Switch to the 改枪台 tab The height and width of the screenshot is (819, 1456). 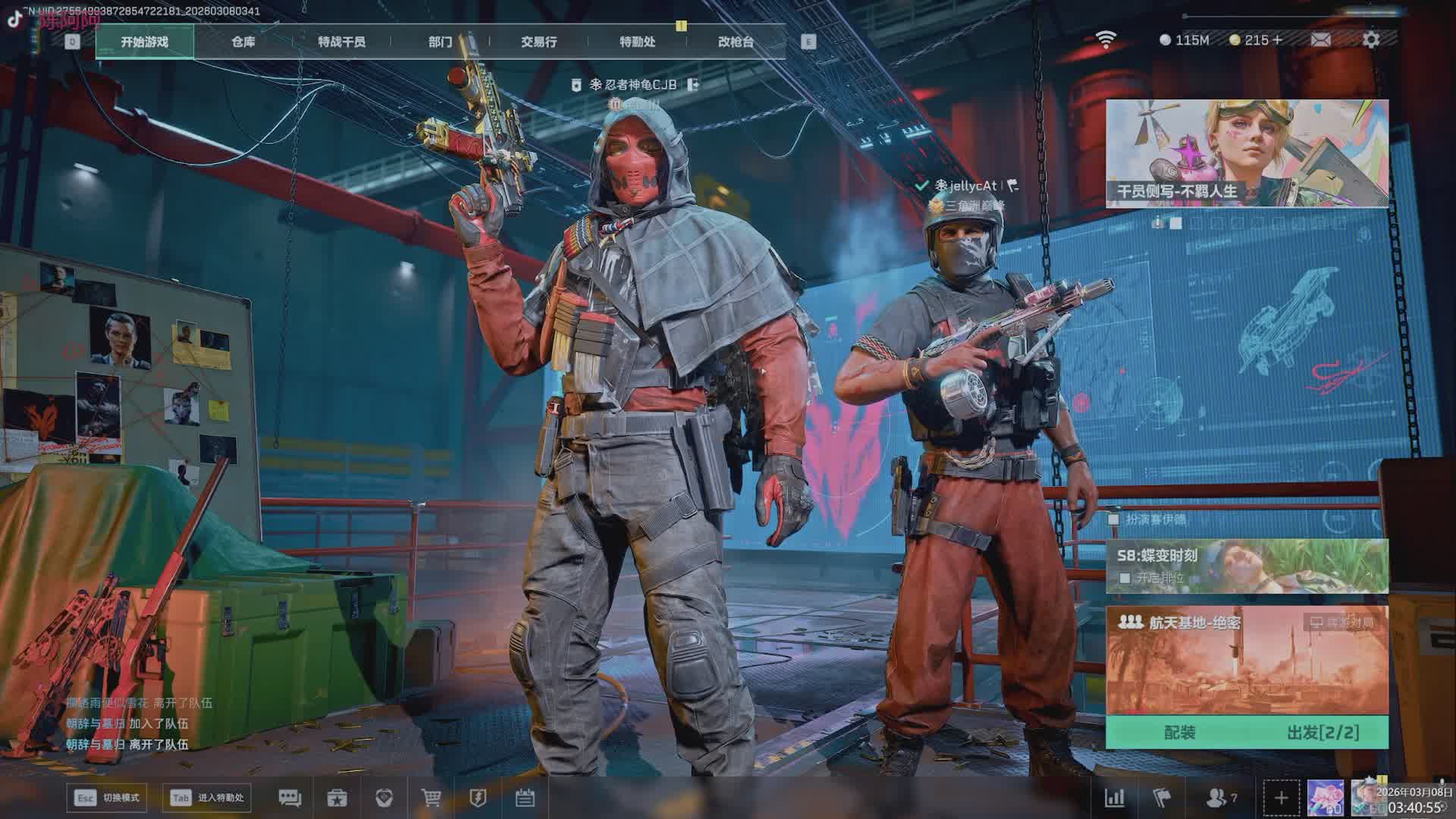[x=736, y=42]
